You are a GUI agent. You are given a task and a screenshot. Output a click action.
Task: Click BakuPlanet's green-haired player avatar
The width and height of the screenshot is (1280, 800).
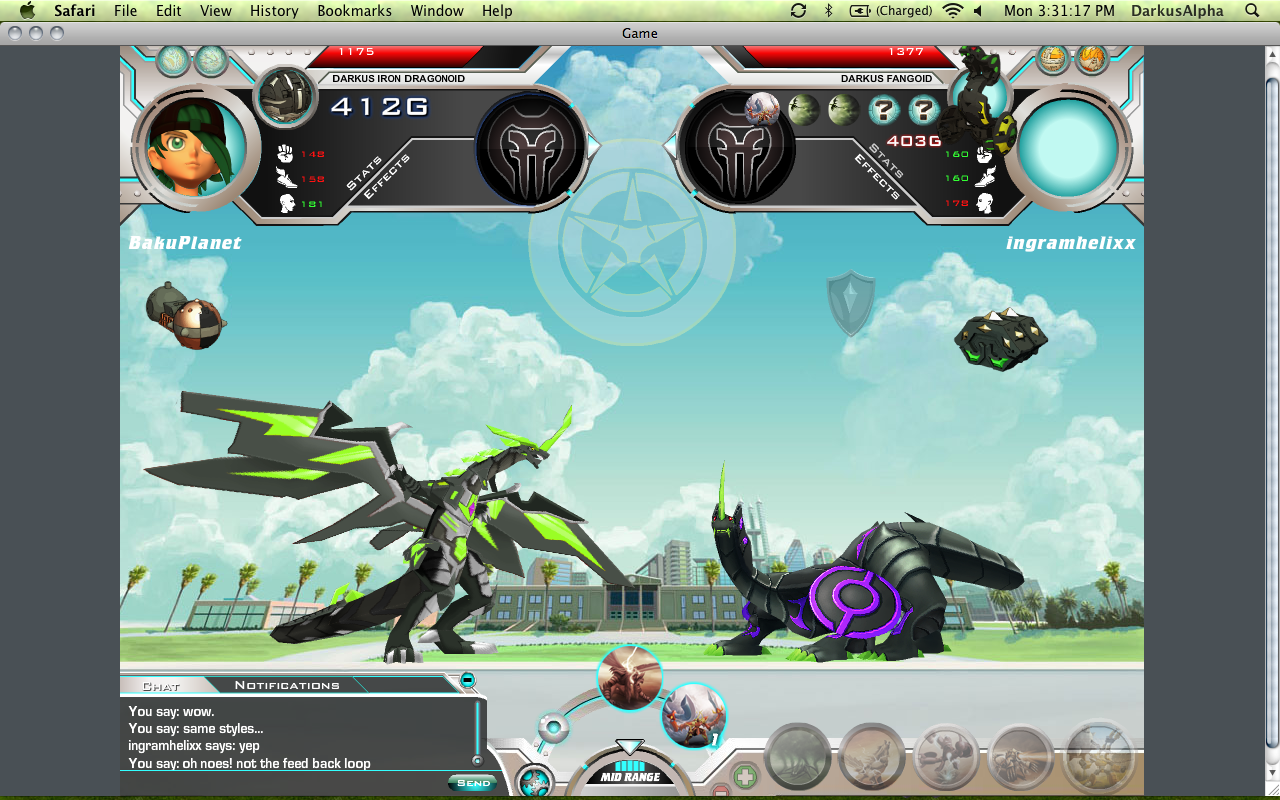189,146
